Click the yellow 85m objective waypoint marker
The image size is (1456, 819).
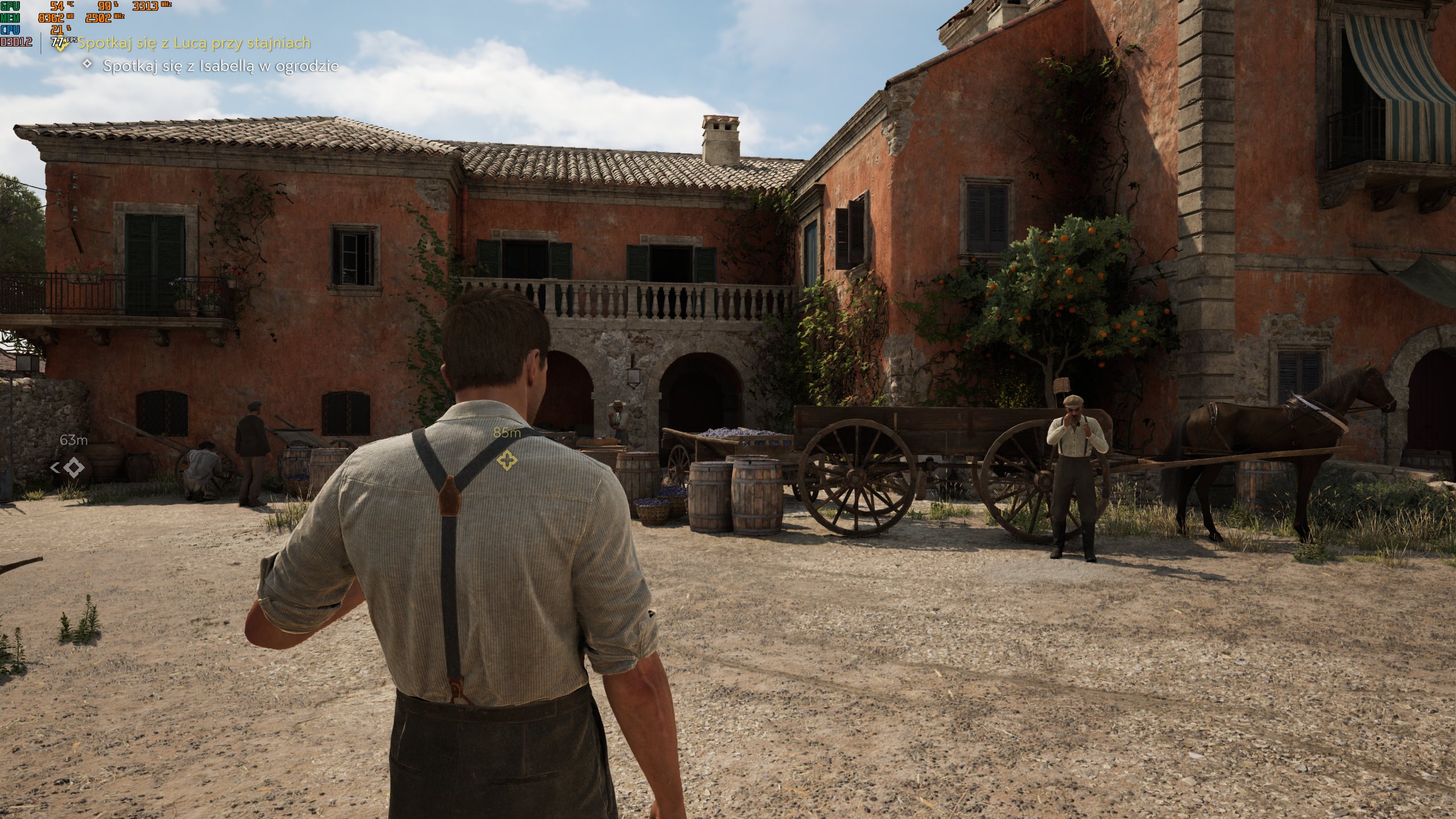(x=506, y=460)
